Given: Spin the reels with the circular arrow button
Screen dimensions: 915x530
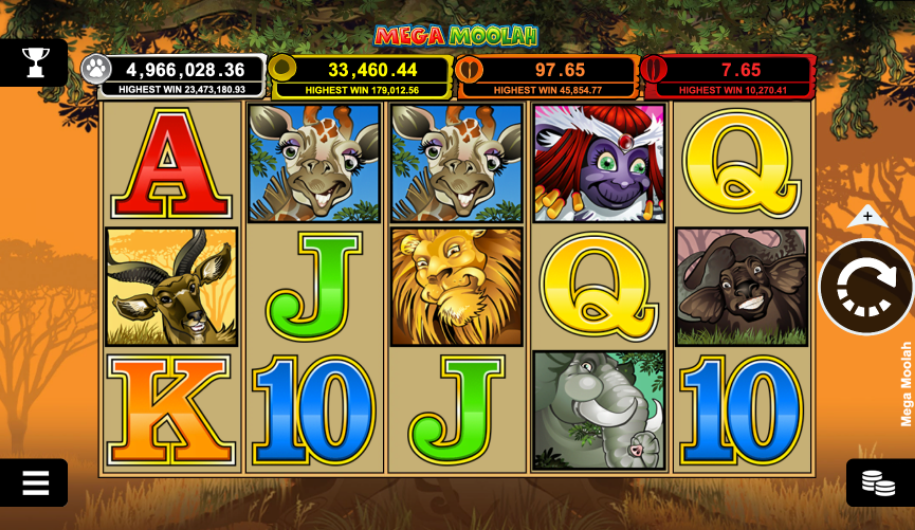Looking at the screenshot, I should (x=865, y=287).
